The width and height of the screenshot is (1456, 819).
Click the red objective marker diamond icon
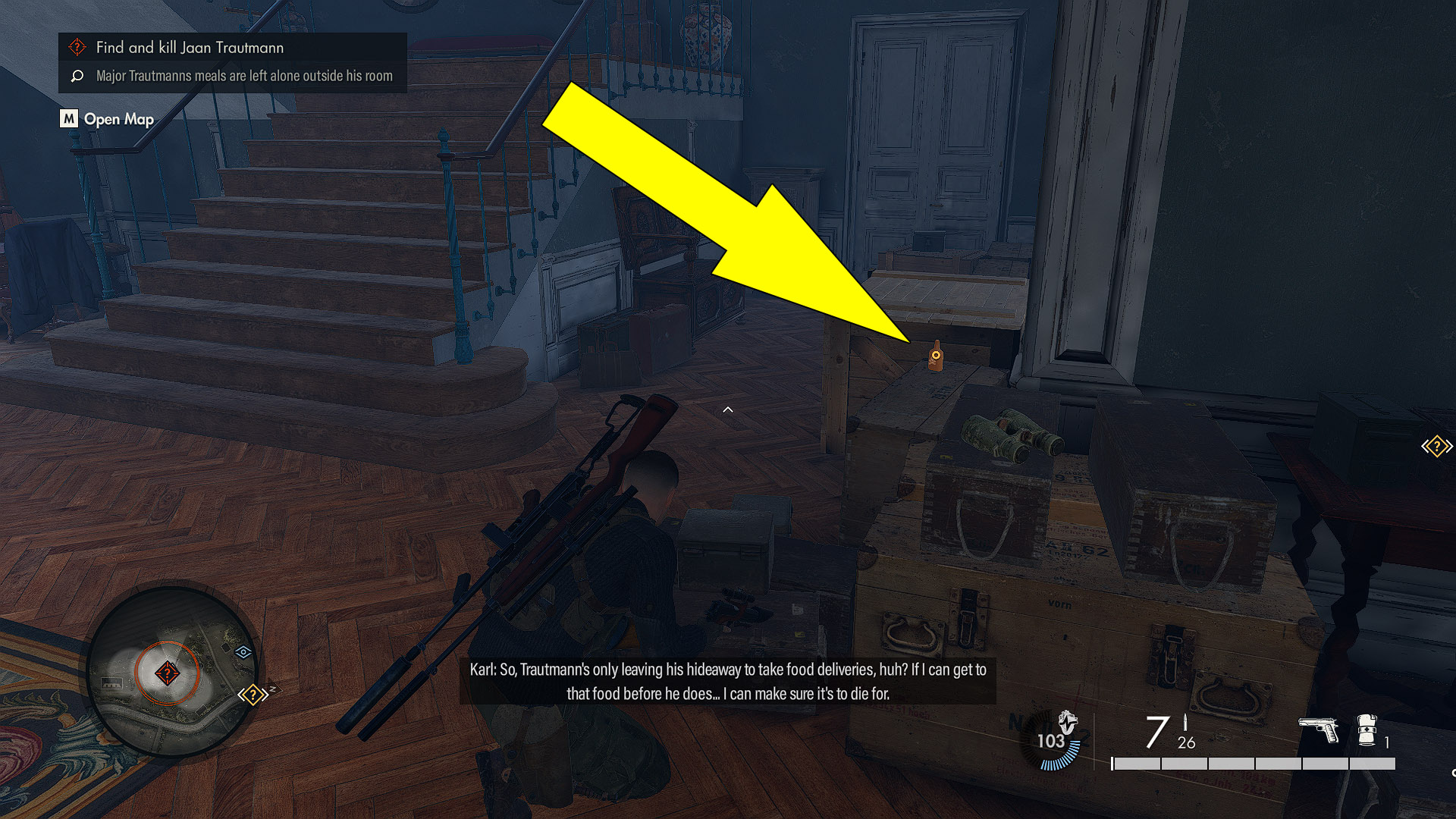click(x=77, y=47)
